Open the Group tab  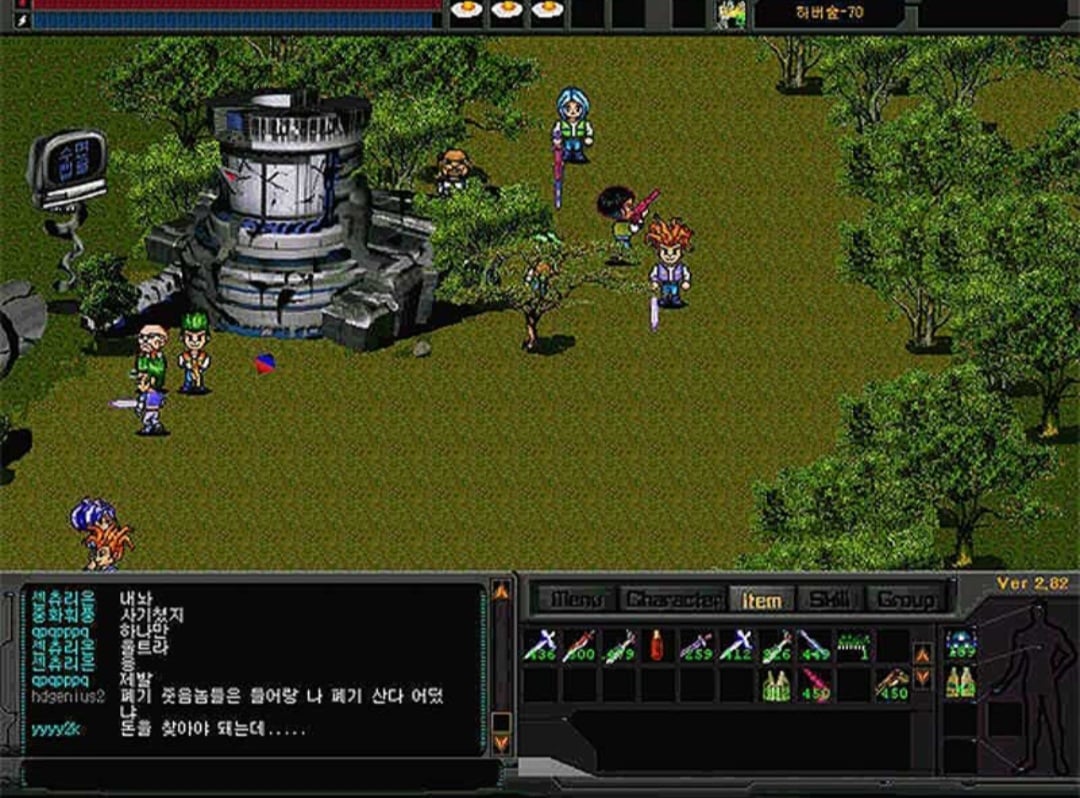tap(905, 599)
